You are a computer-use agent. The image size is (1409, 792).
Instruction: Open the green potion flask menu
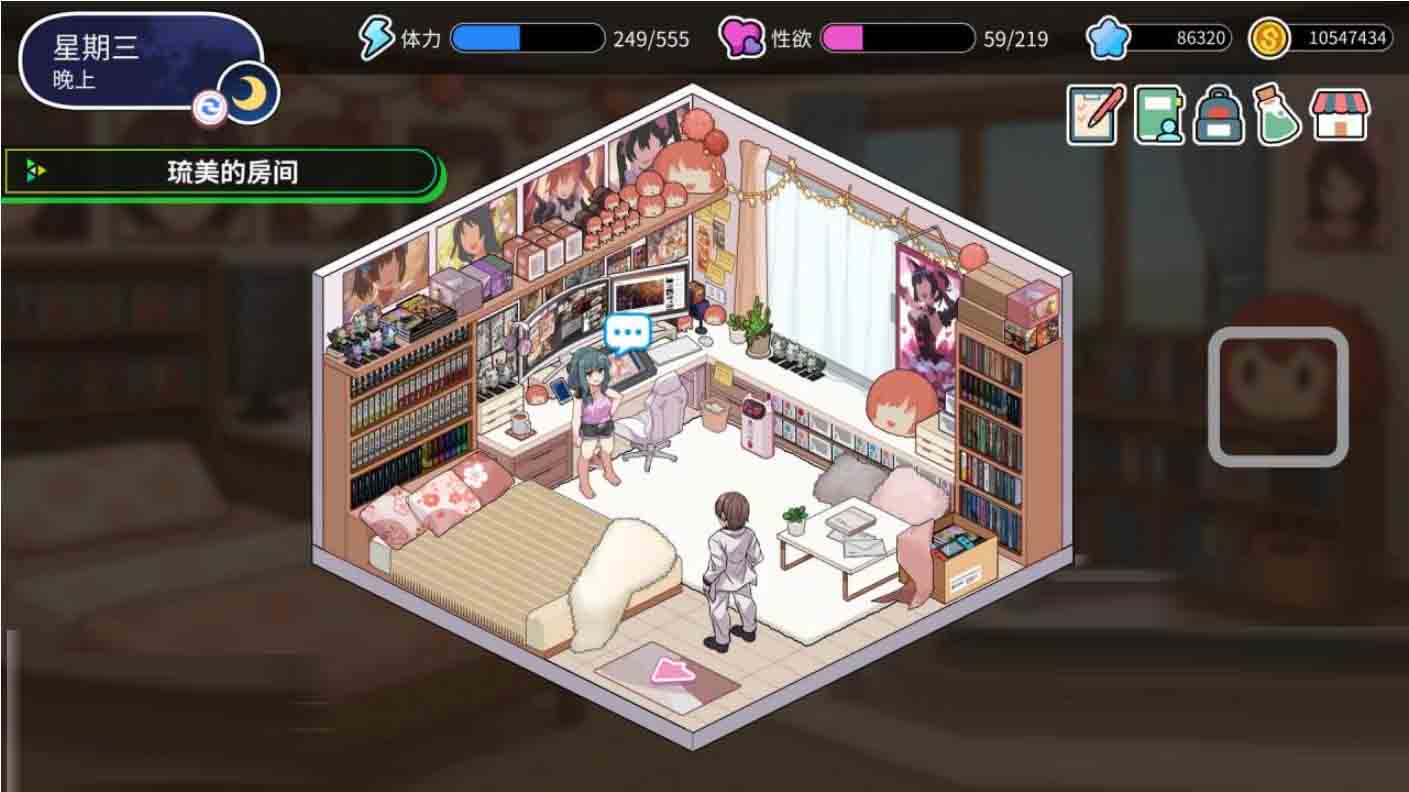coord(1277,115)
